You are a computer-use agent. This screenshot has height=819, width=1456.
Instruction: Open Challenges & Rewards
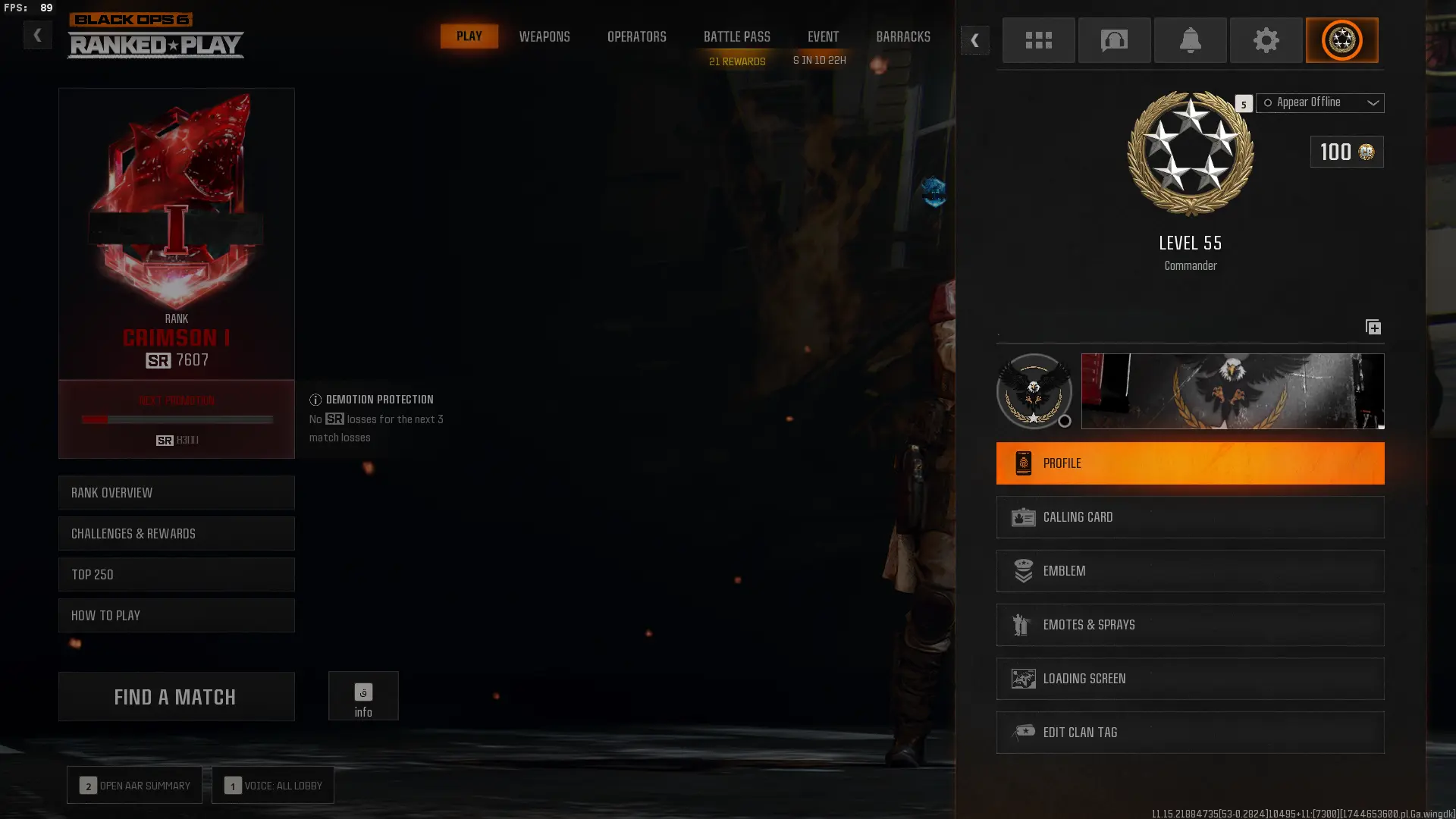[176, 534]
